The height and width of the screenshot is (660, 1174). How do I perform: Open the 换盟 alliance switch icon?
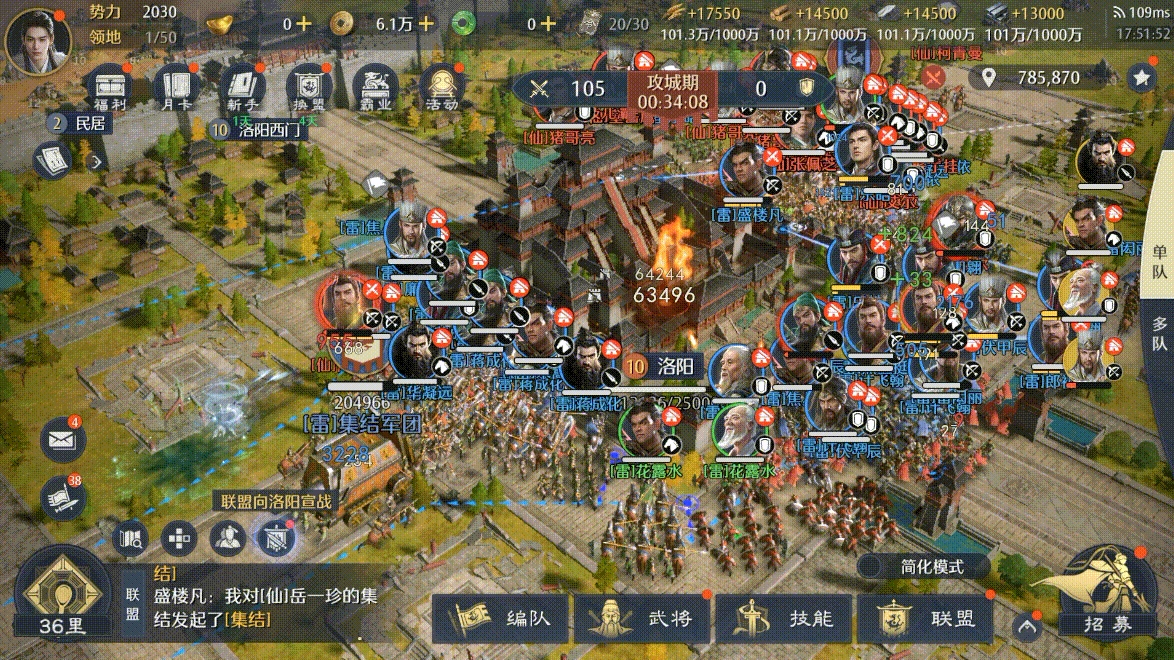pyautogui.click(x=309, y=88)
